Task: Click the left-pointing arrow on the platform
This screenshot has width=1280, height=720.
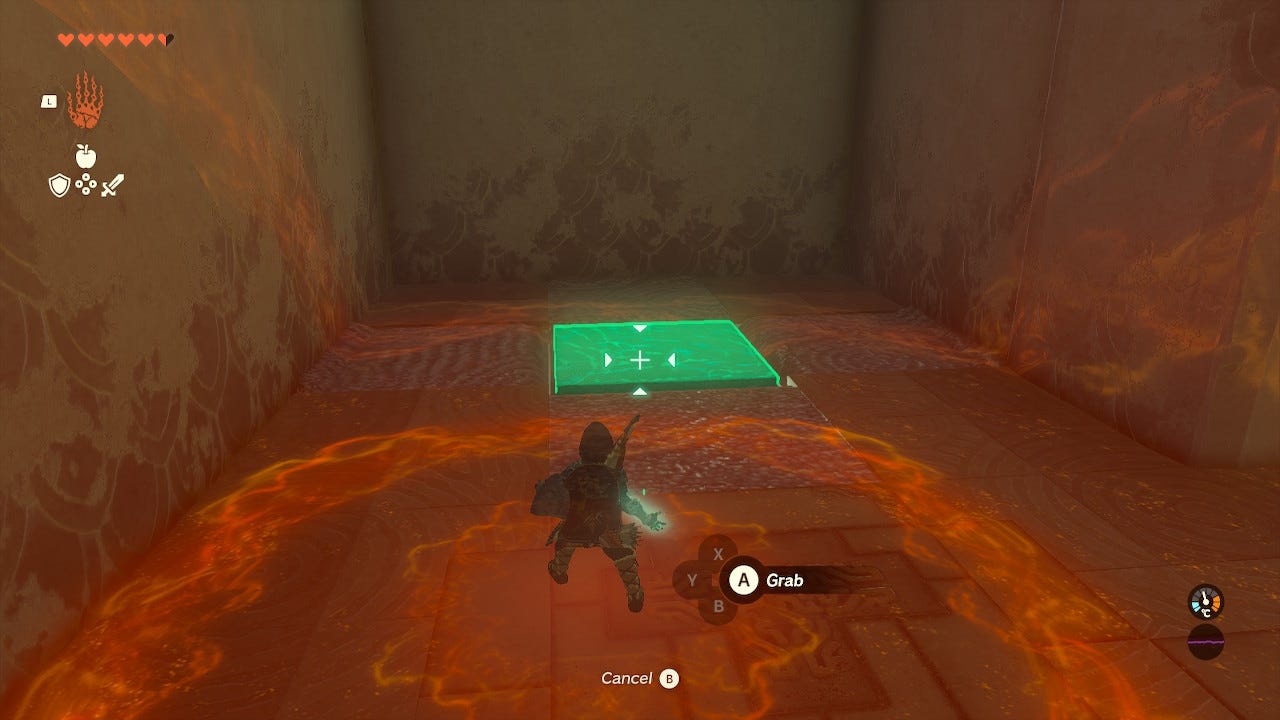Action: coord(671,359)
